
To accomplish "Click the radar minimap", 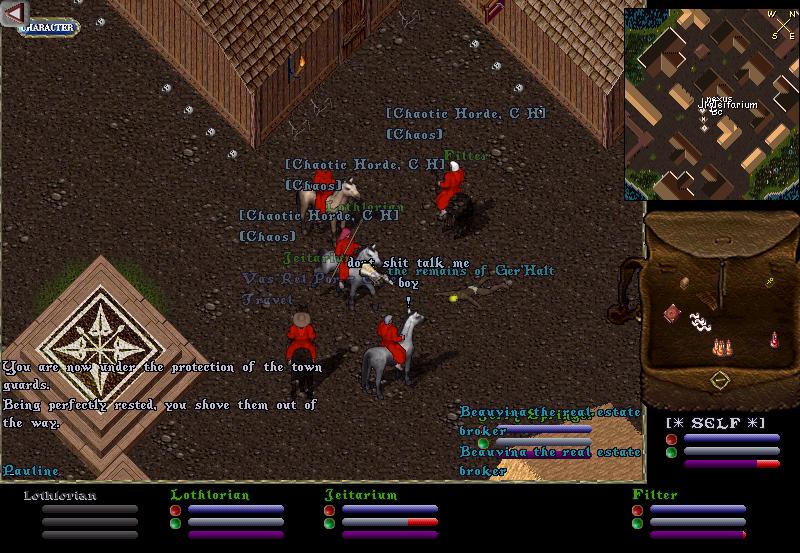I will click(710, 104).
